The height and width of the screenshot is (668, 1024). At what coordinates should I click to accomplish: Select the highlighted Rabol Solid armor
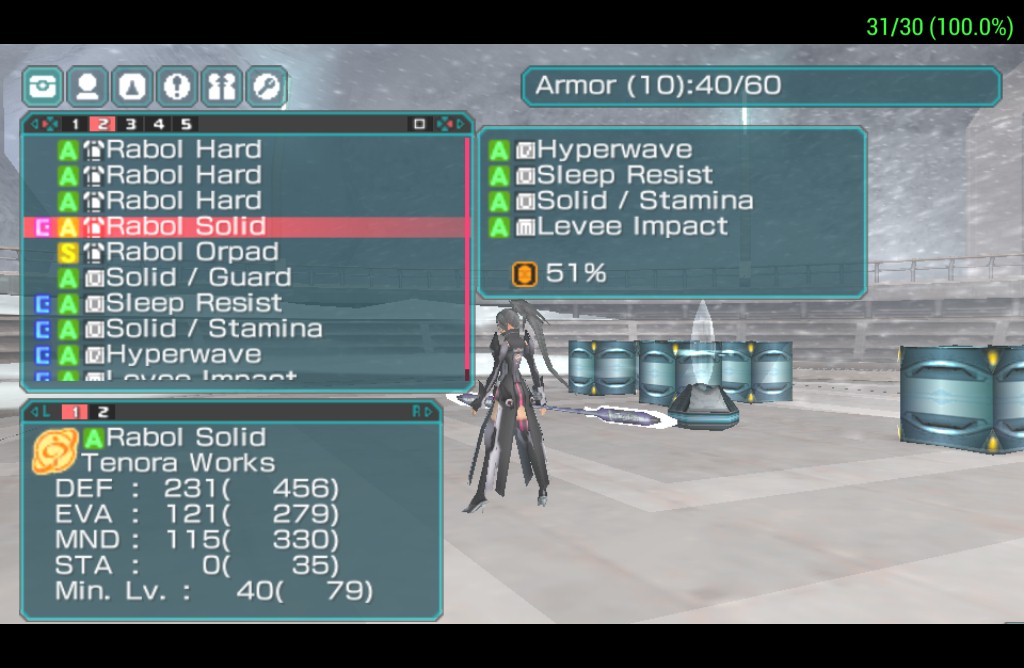[x=186, y=226]
